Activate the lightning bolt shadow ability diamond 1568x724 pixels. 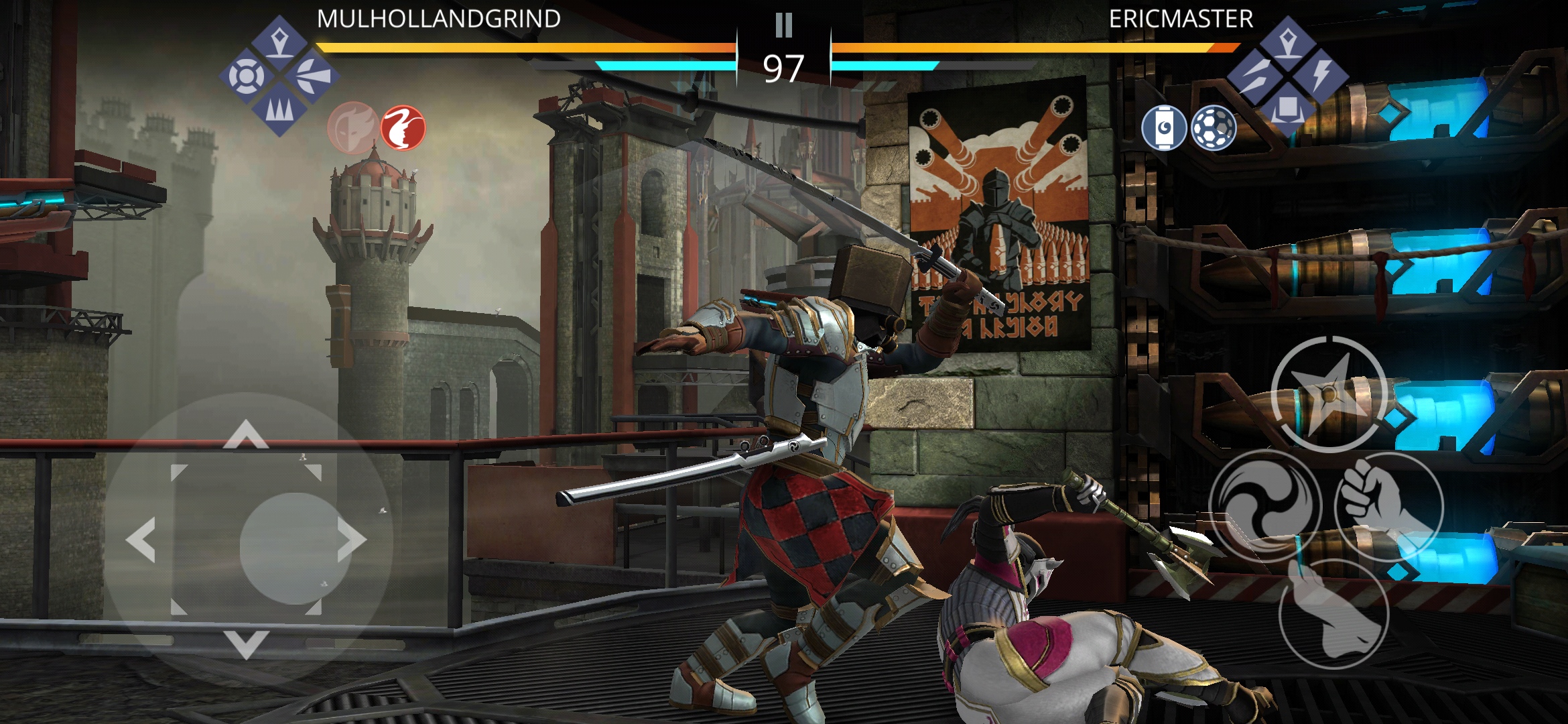[x=1320, y=75]
